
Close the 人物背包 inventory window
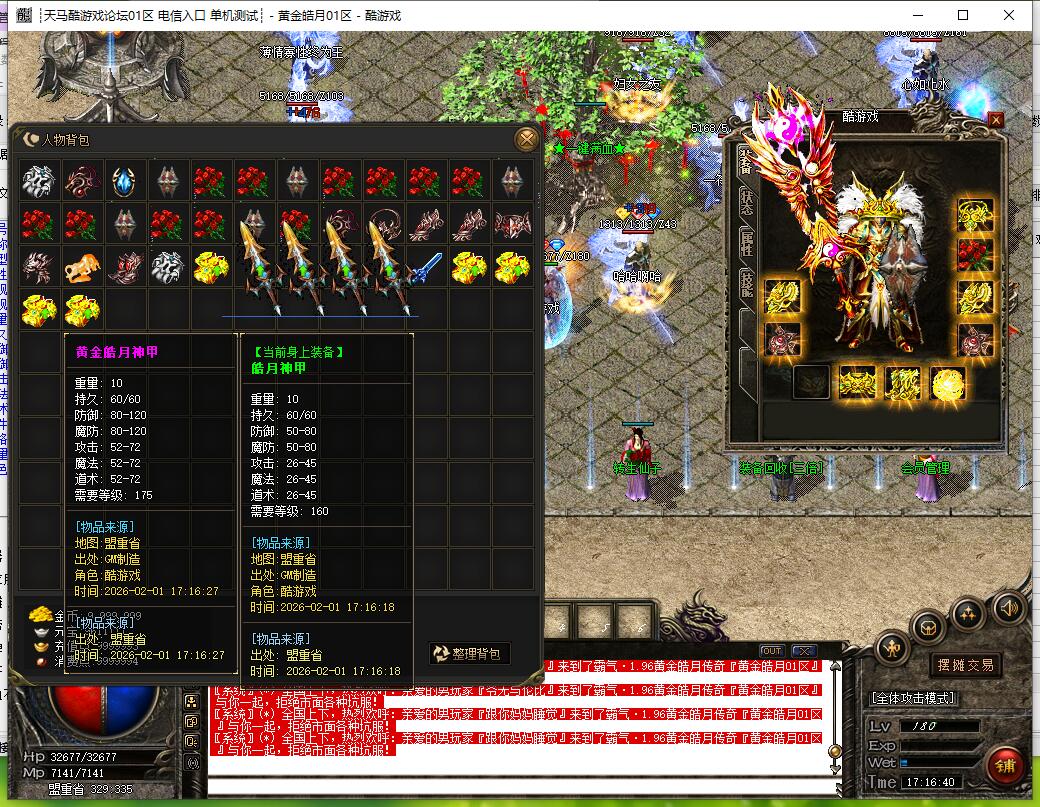(x=526, y=139)
